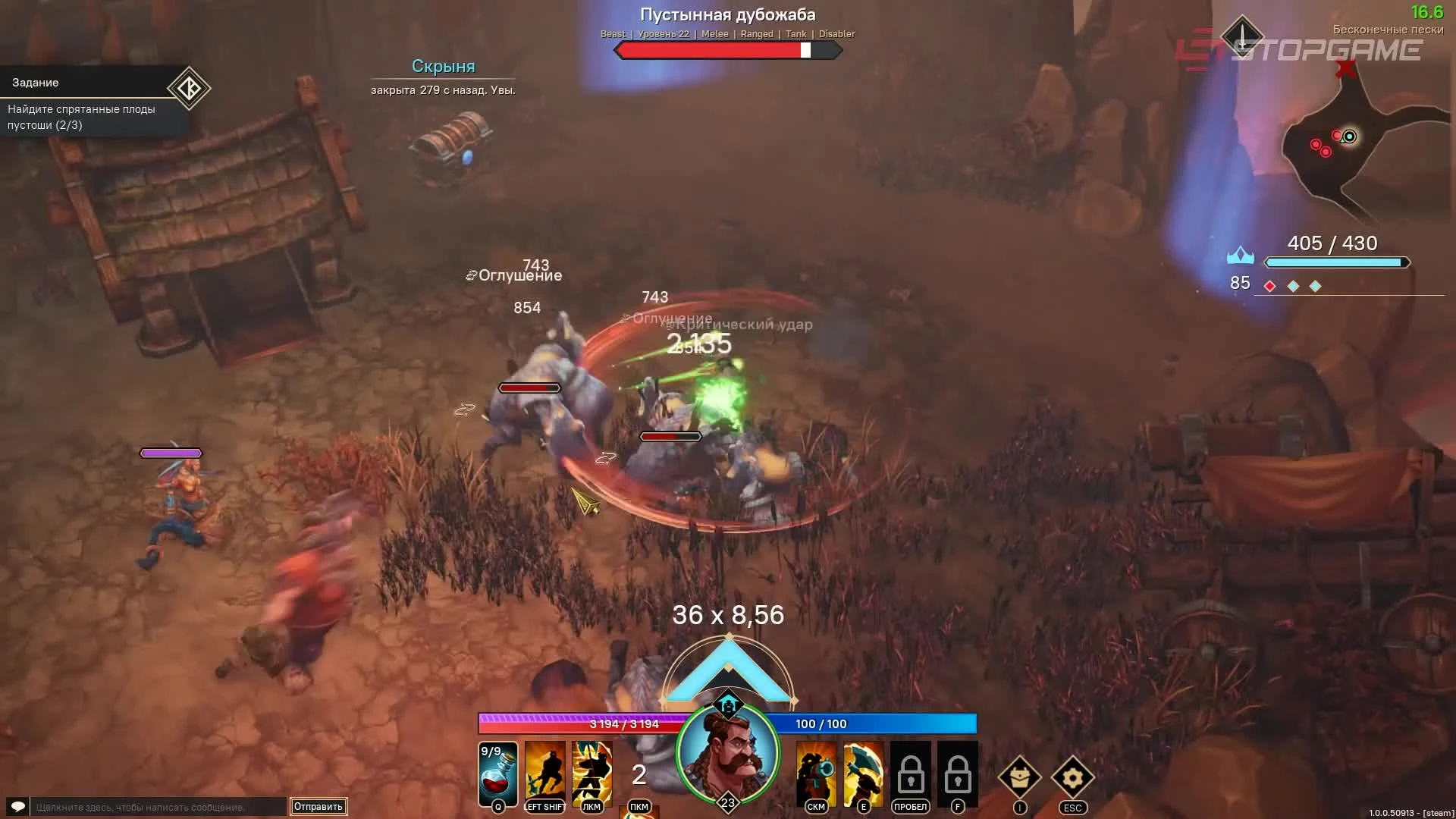Select the boss name Пустынная дубожаба
1456x819 pixels.
[x=727, y=14]
